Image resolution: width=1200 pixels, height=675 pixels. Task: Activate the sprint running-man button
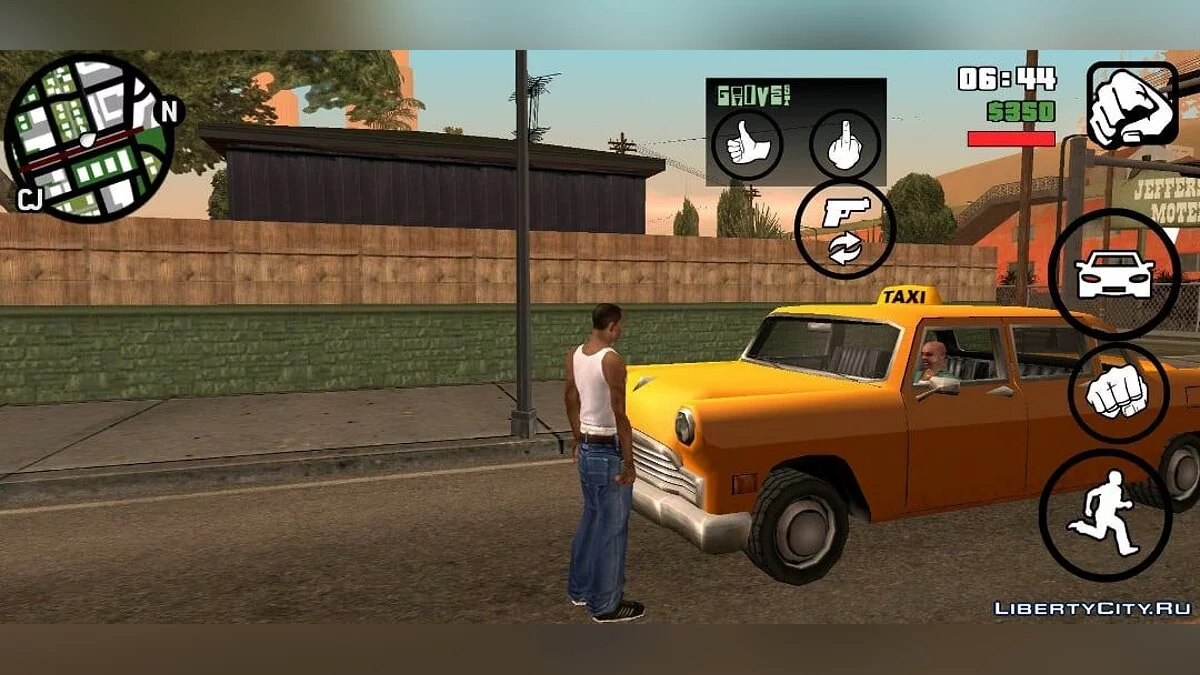tap(1105, 516)
